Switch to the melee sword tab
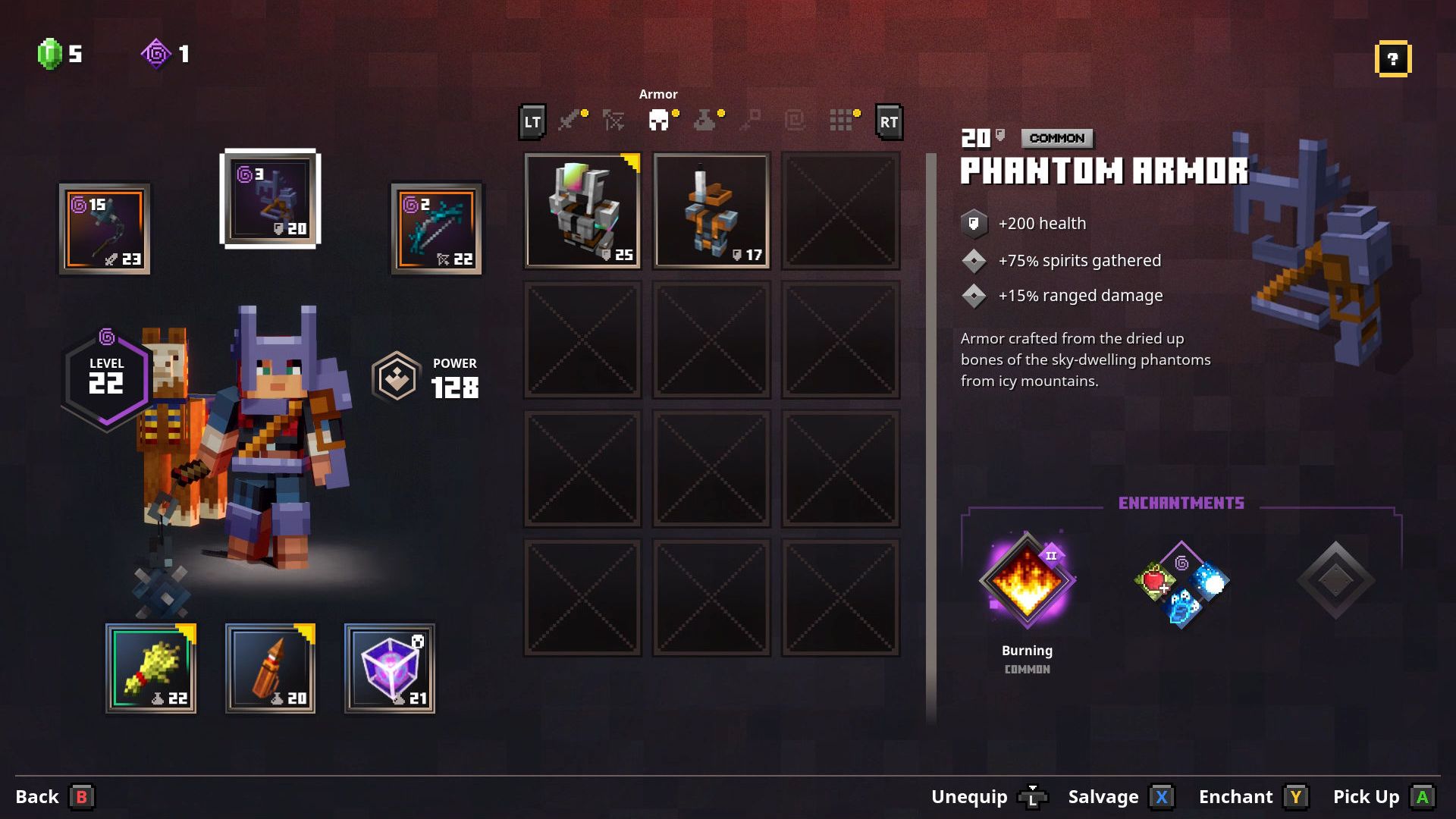This screenshot has height=819, width=1456. click(x=570, y=120)
